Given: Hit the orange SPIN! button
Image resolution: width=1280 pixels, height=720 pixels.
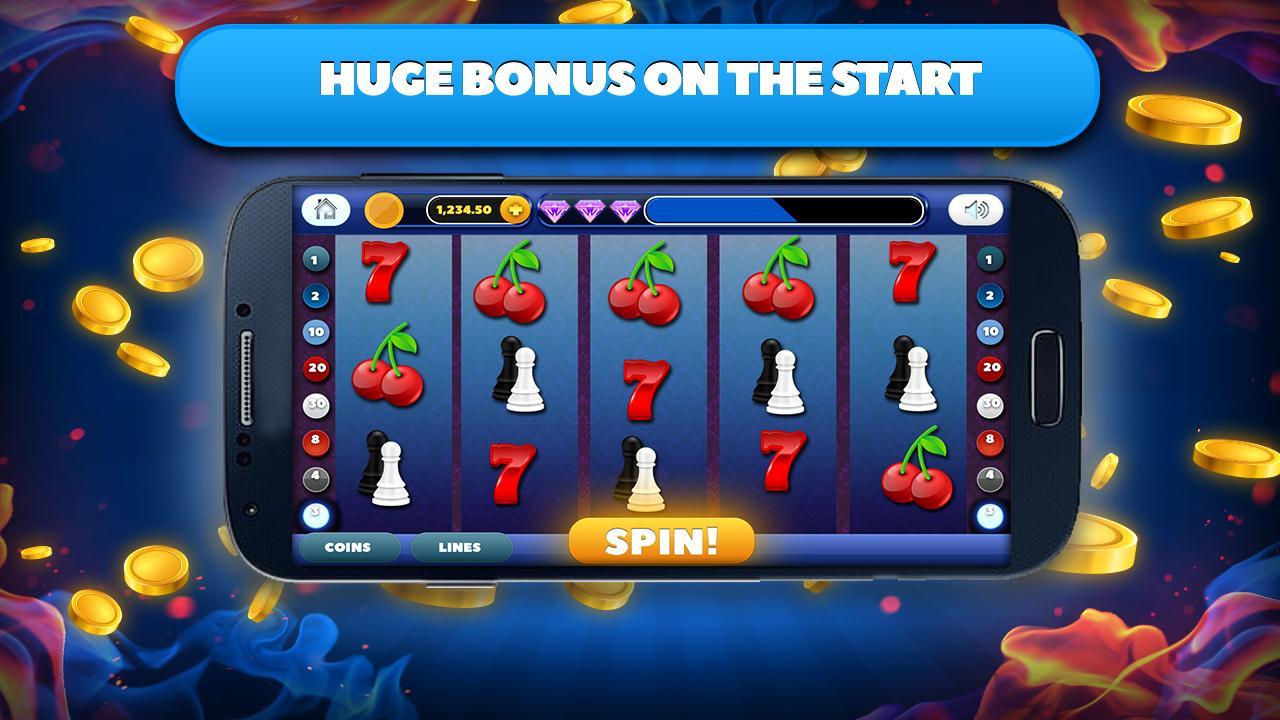Looking at the screenshot, I should click(661, 541).
